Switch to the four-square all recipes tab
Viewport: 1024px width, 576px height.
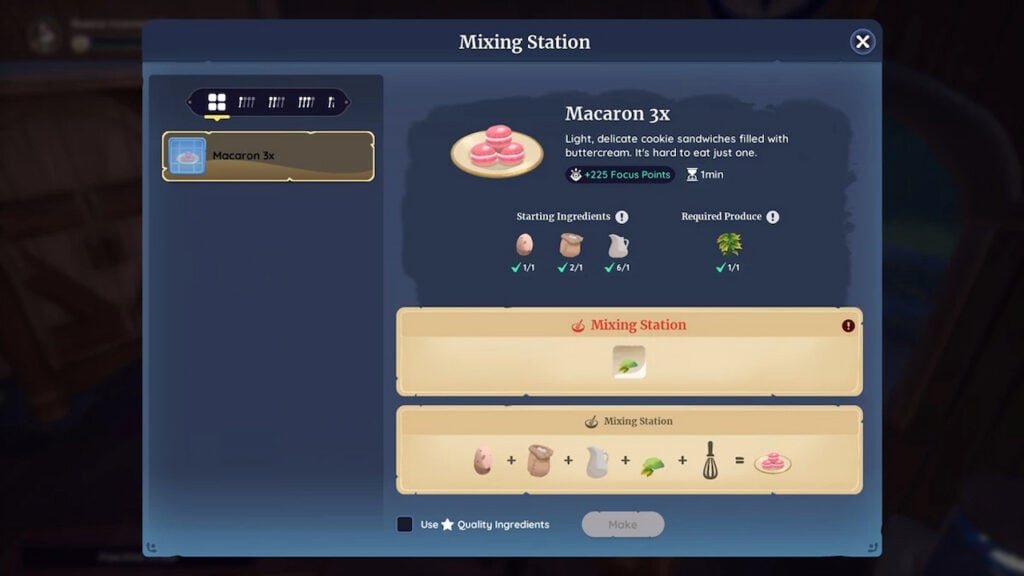coord(217,102)
